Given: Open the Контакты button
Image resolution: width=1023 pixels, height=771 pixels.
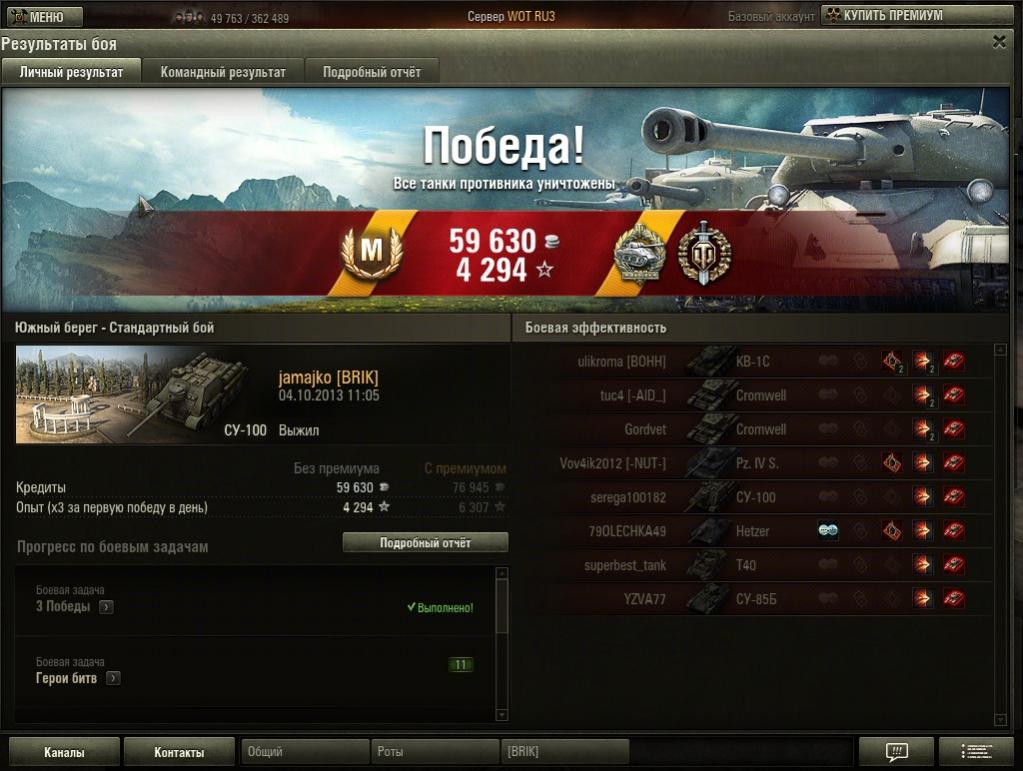Looking at the screenshot, I should [x=179, y=752].
